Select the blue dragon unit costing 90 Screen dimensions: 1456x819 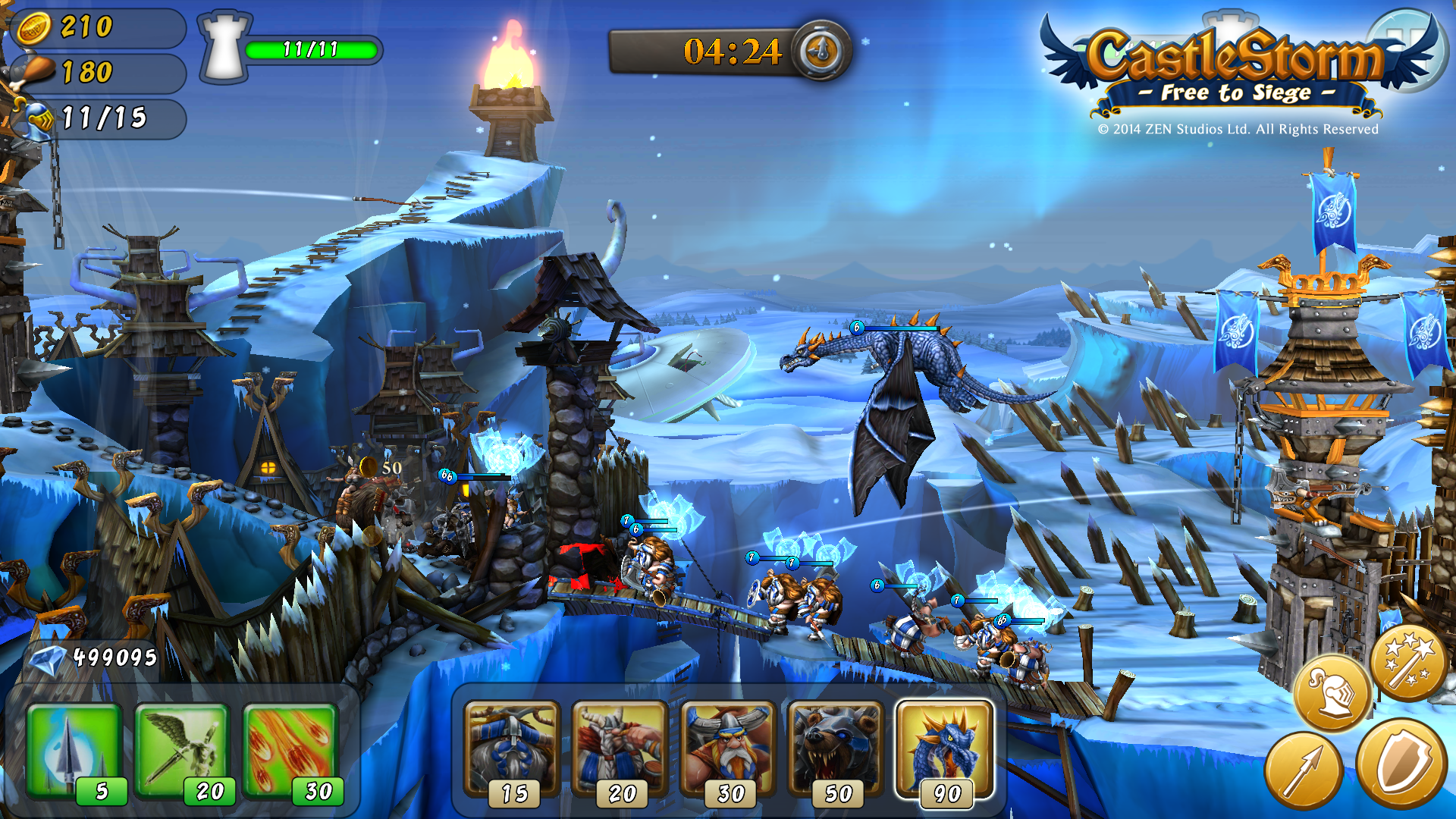point(944,749)
